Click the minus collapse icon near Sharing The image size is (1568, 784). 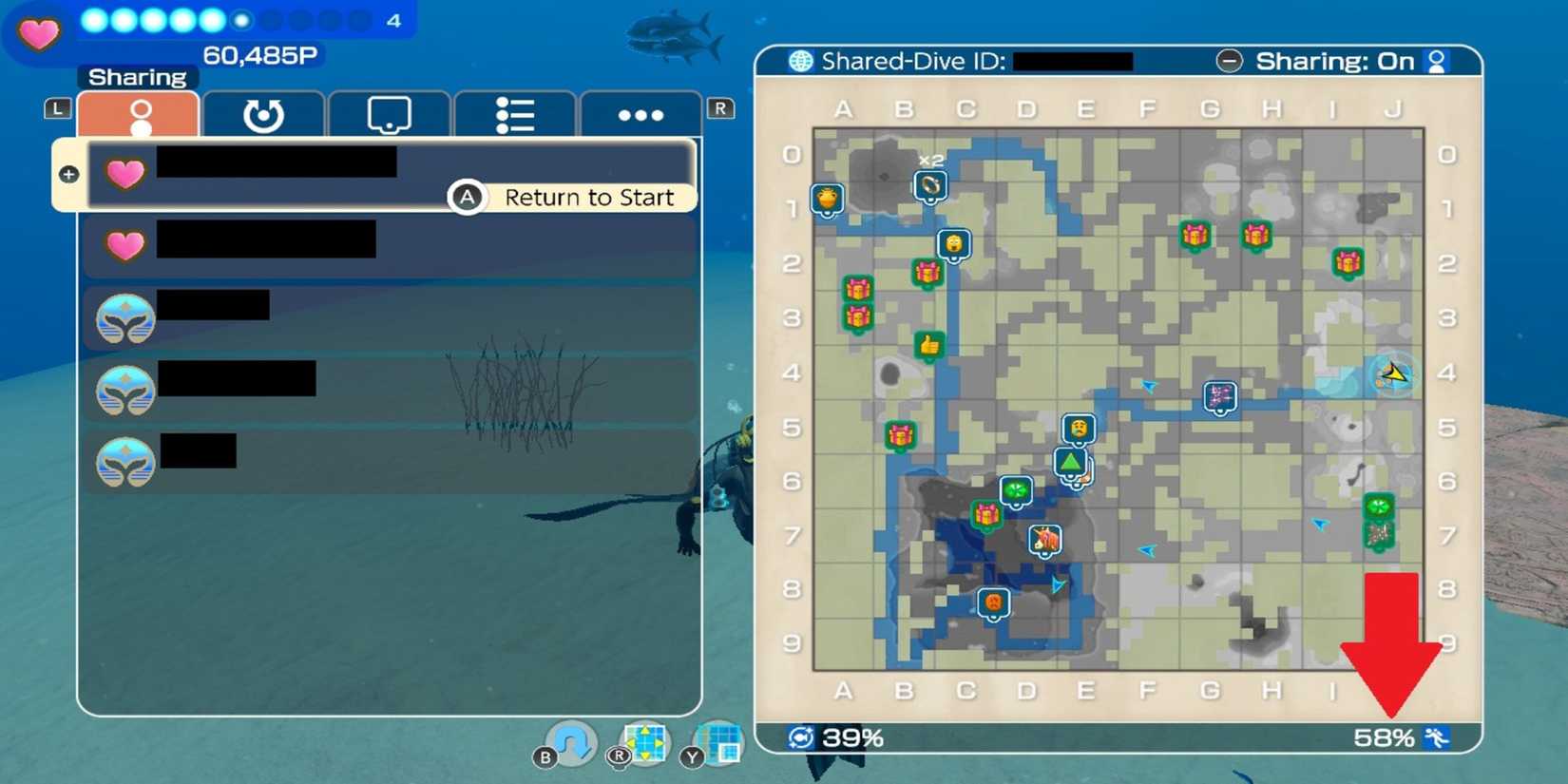click(x=1229, y=60)
